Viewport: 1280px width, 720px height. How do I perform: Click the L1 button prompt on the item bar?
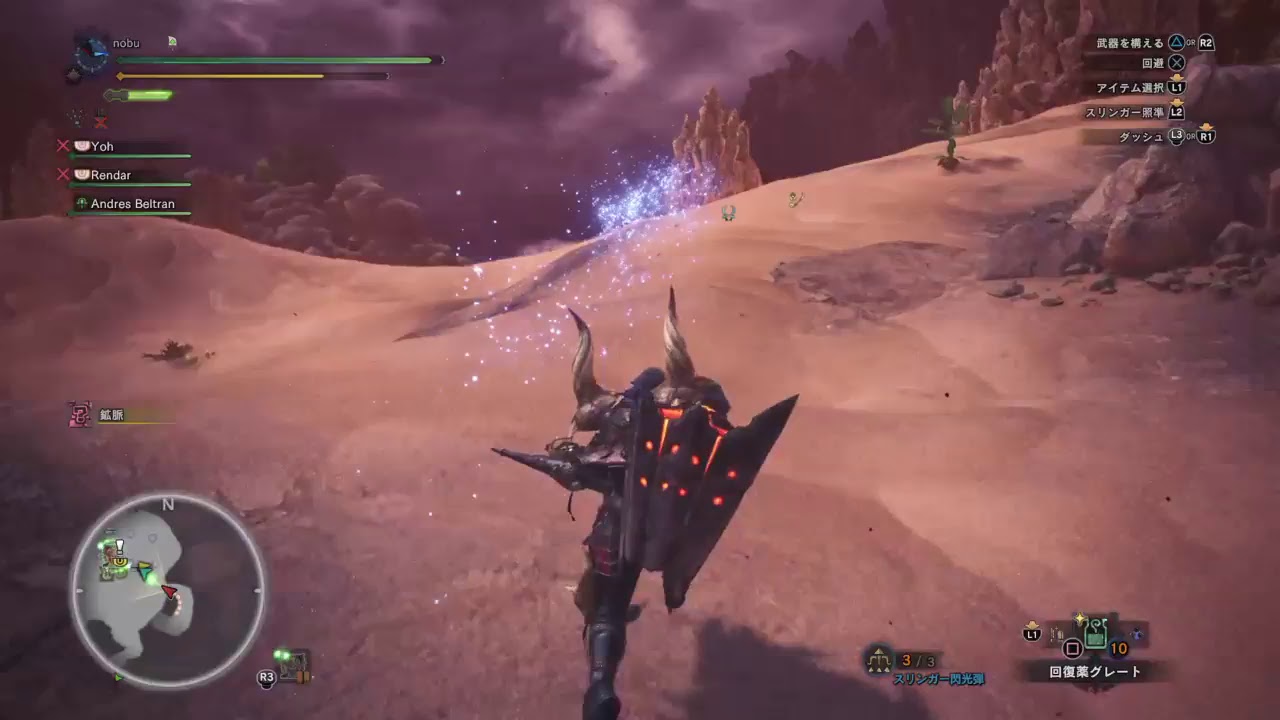click(x=1032, y=633)
